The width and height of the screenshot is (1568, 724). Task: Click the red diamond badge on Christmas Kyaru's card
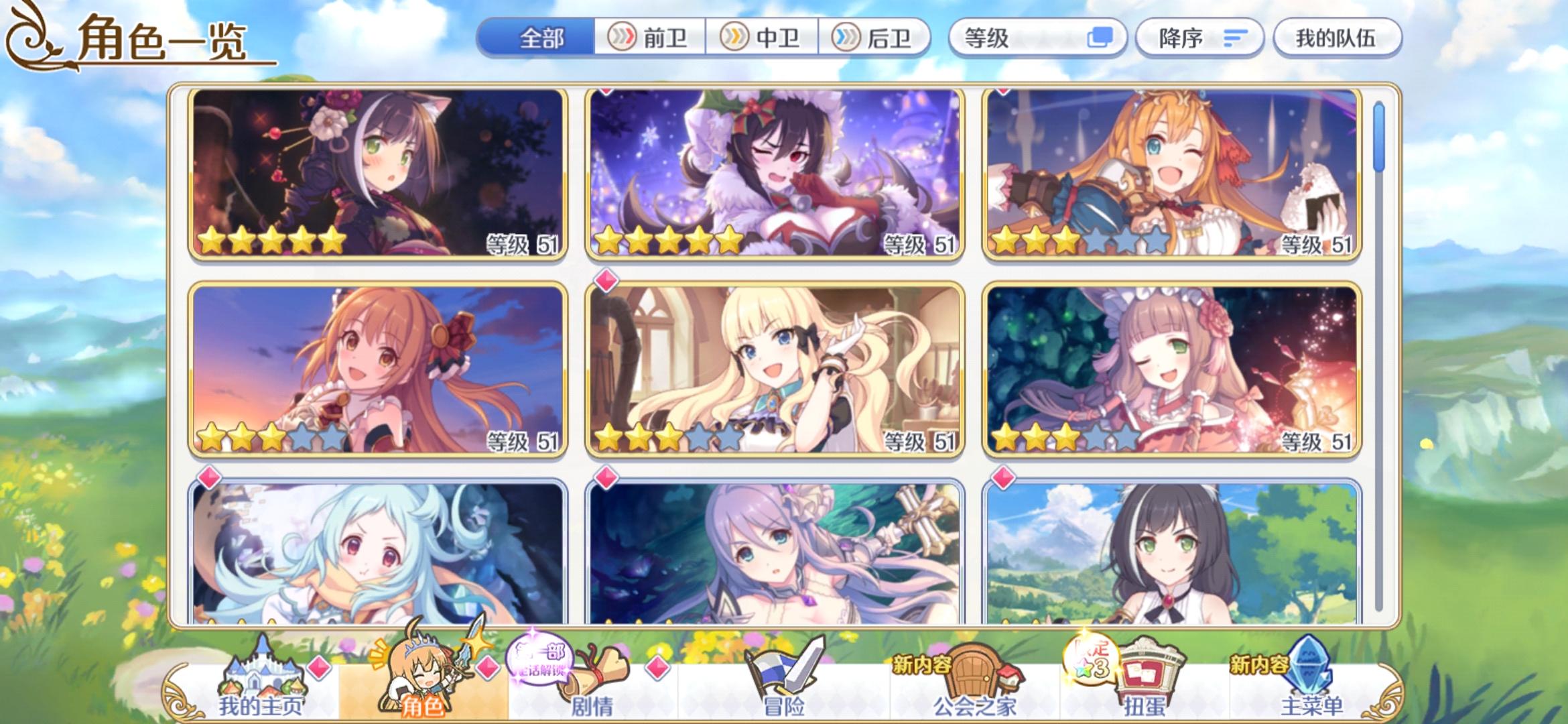point(606,91)
